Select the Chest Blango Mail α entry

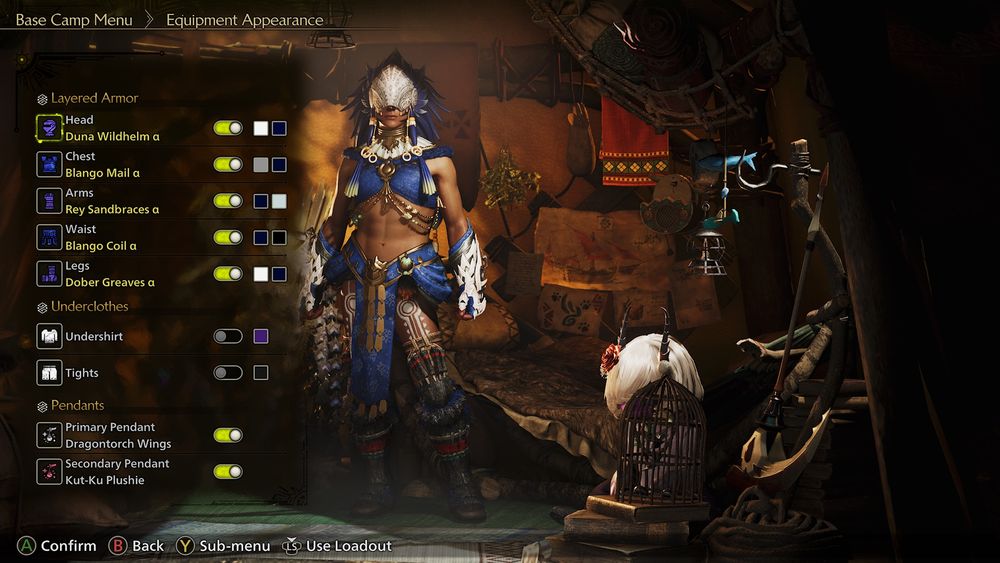coord(102,165)
